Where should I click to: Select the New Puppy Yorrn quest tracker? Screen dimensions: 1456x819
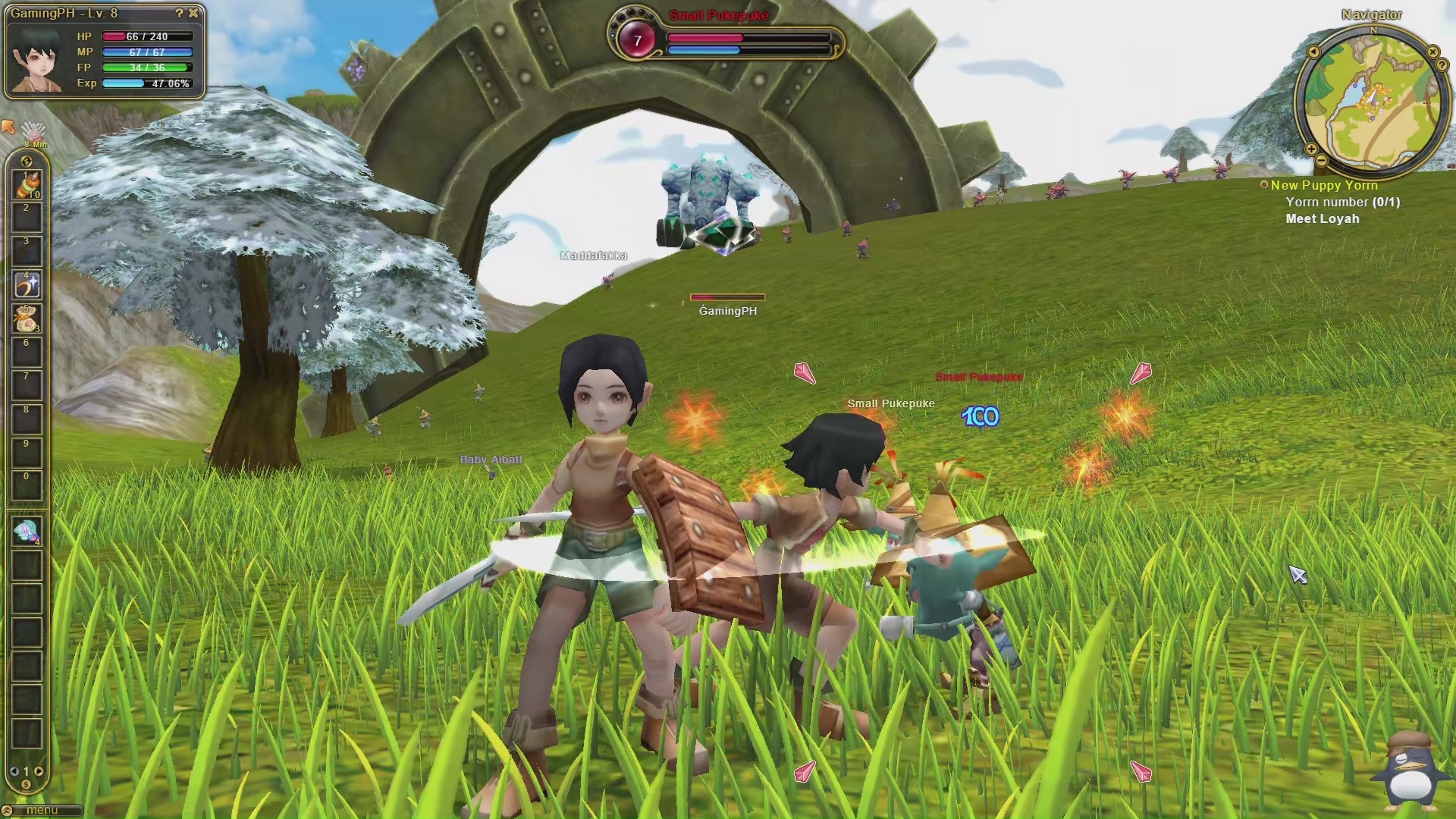pyautogui.click(x=1323, y=185)
